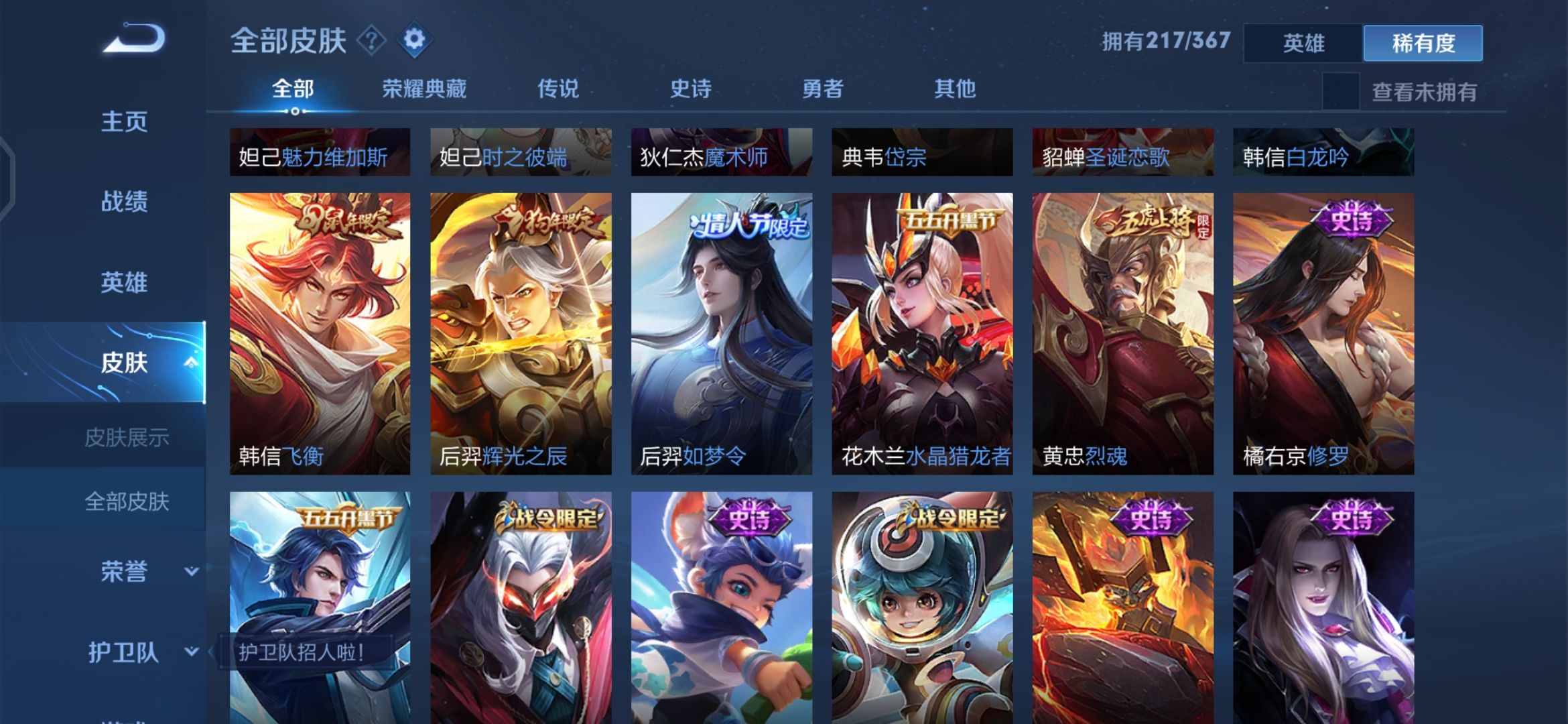1568x724 pixels.
Task: Open skin settings via the gear icon
Action: pos(415,39)
